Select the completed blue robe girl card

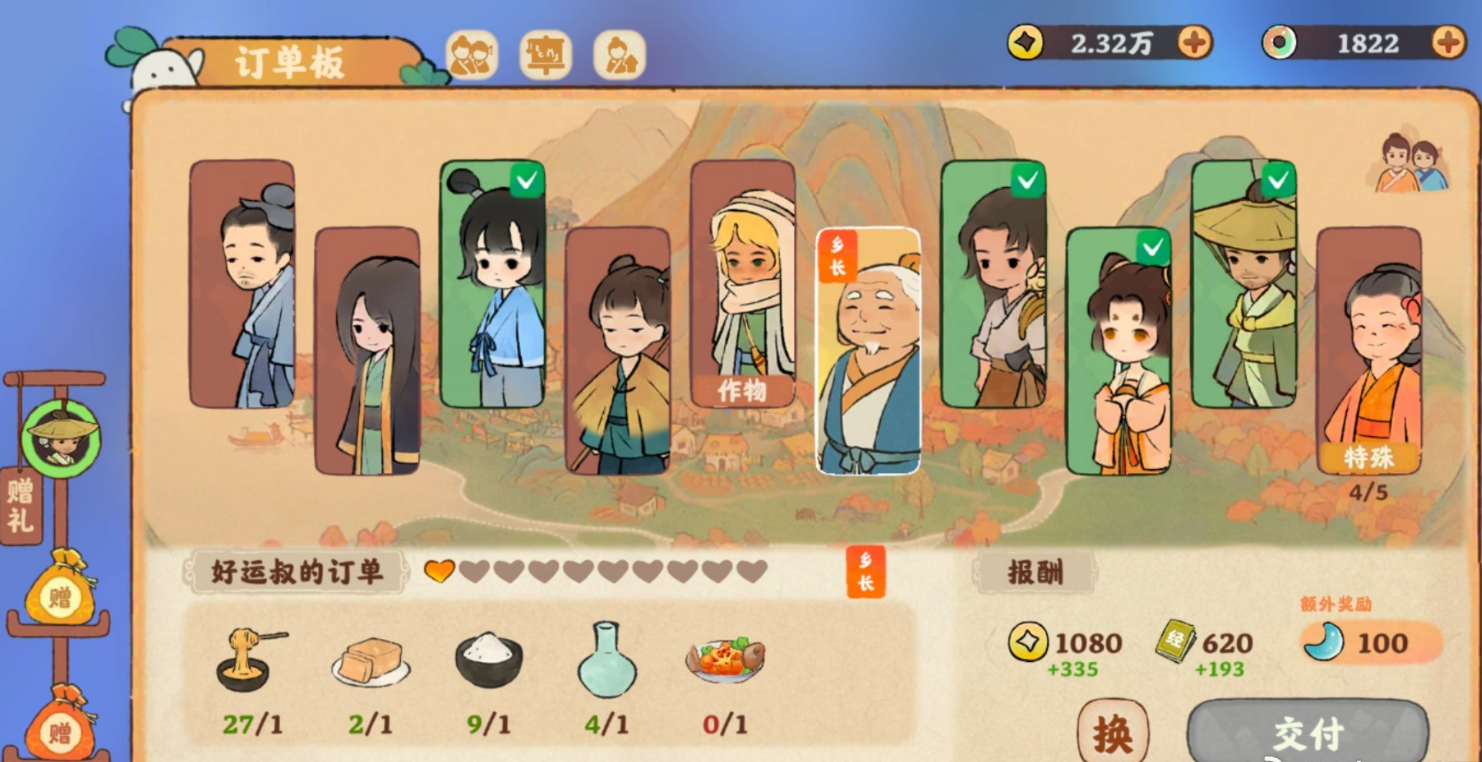coord(492,284)
